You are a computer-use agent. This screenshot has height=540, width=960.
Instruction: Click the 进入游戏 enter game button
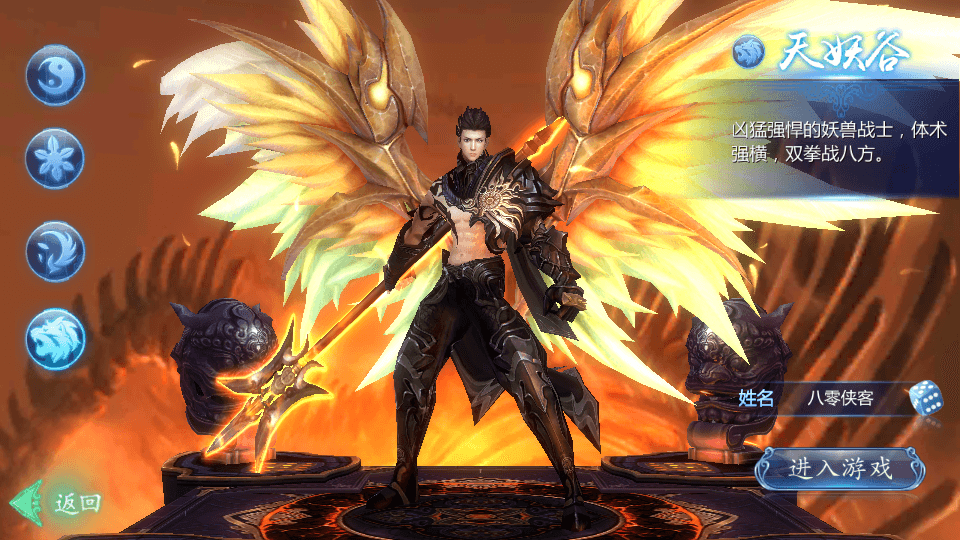coord(840,468)
